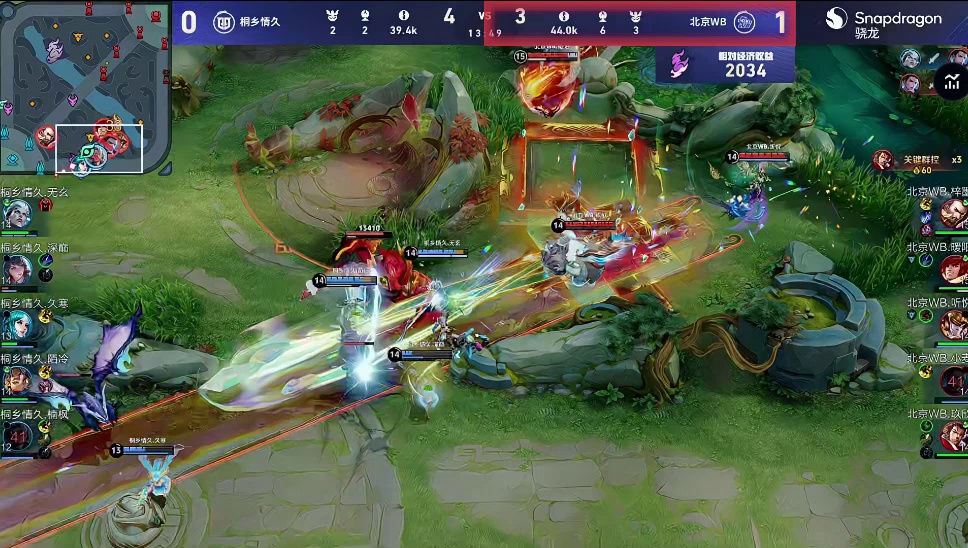Click the minimap in the corner
Image resolution: width=968 pixels, height=548 pixels.
(85, 88)
